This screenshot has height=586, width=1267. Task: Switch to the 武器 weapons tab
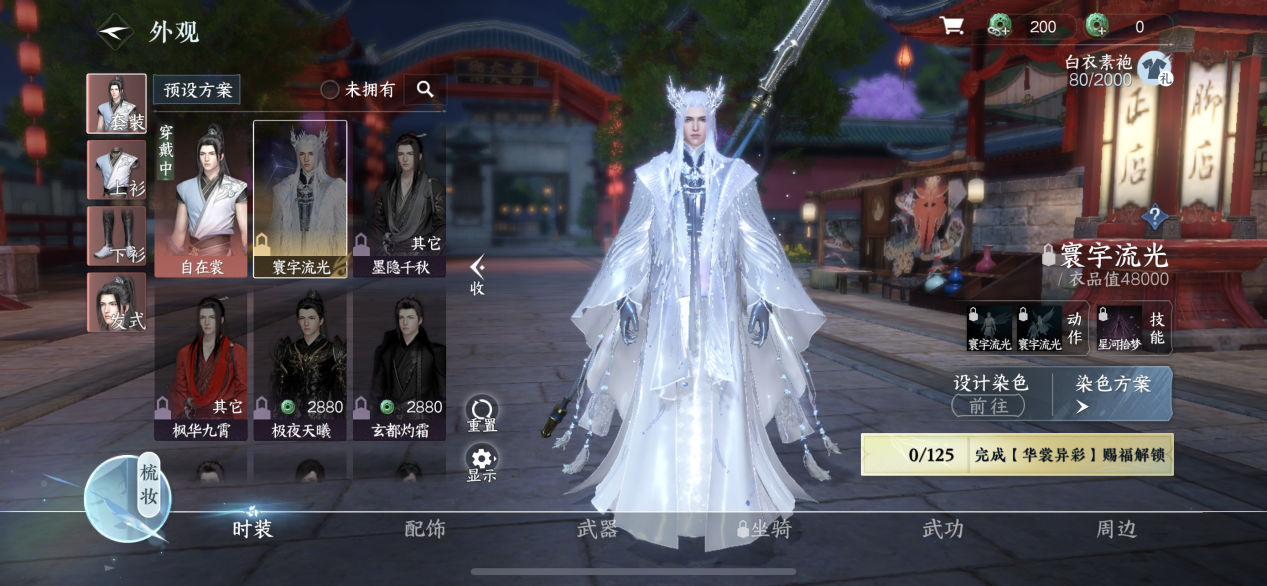click(x=597, y=529)
